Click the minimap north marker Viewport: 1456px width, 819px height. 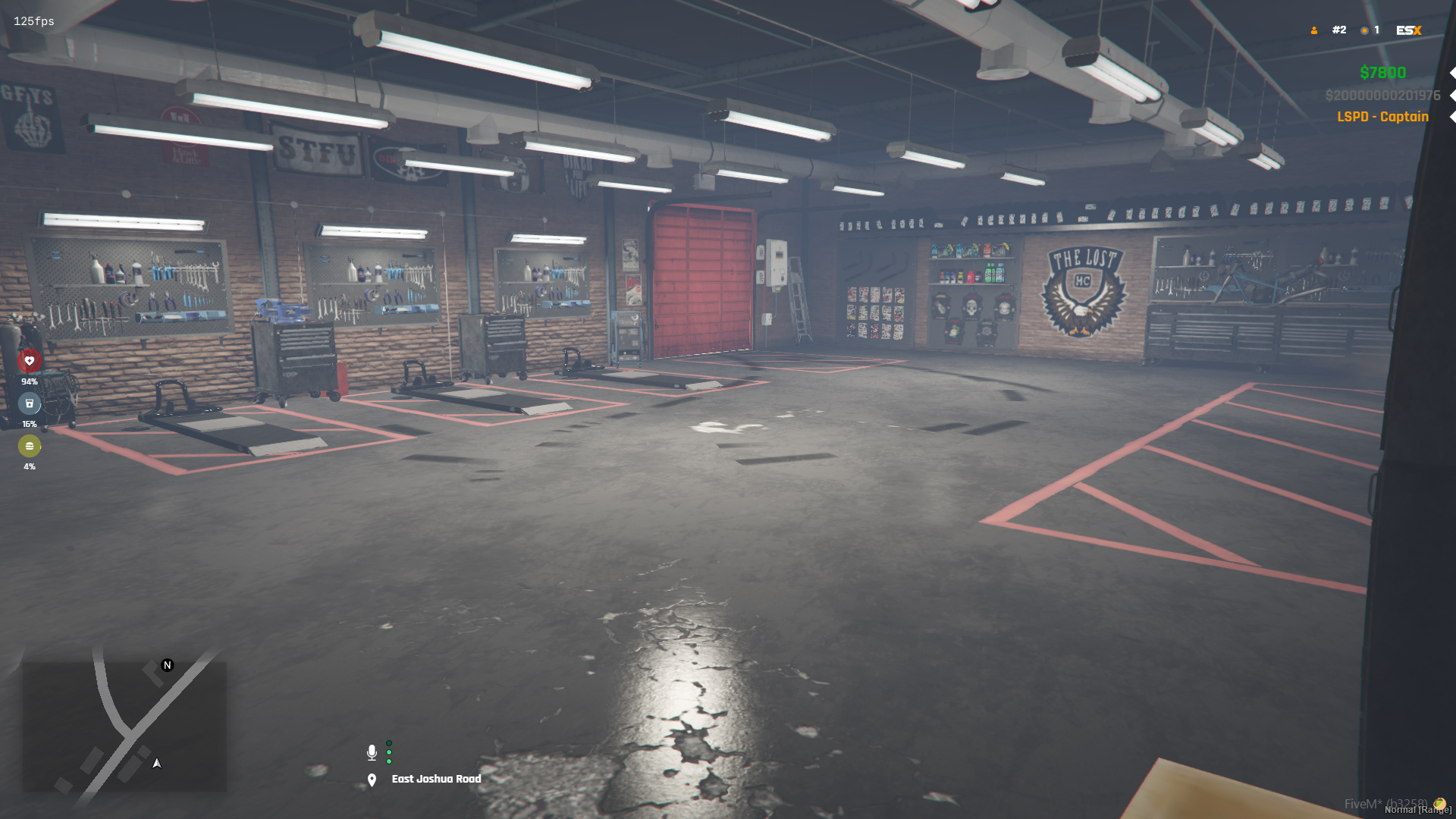tap(168, 665)
